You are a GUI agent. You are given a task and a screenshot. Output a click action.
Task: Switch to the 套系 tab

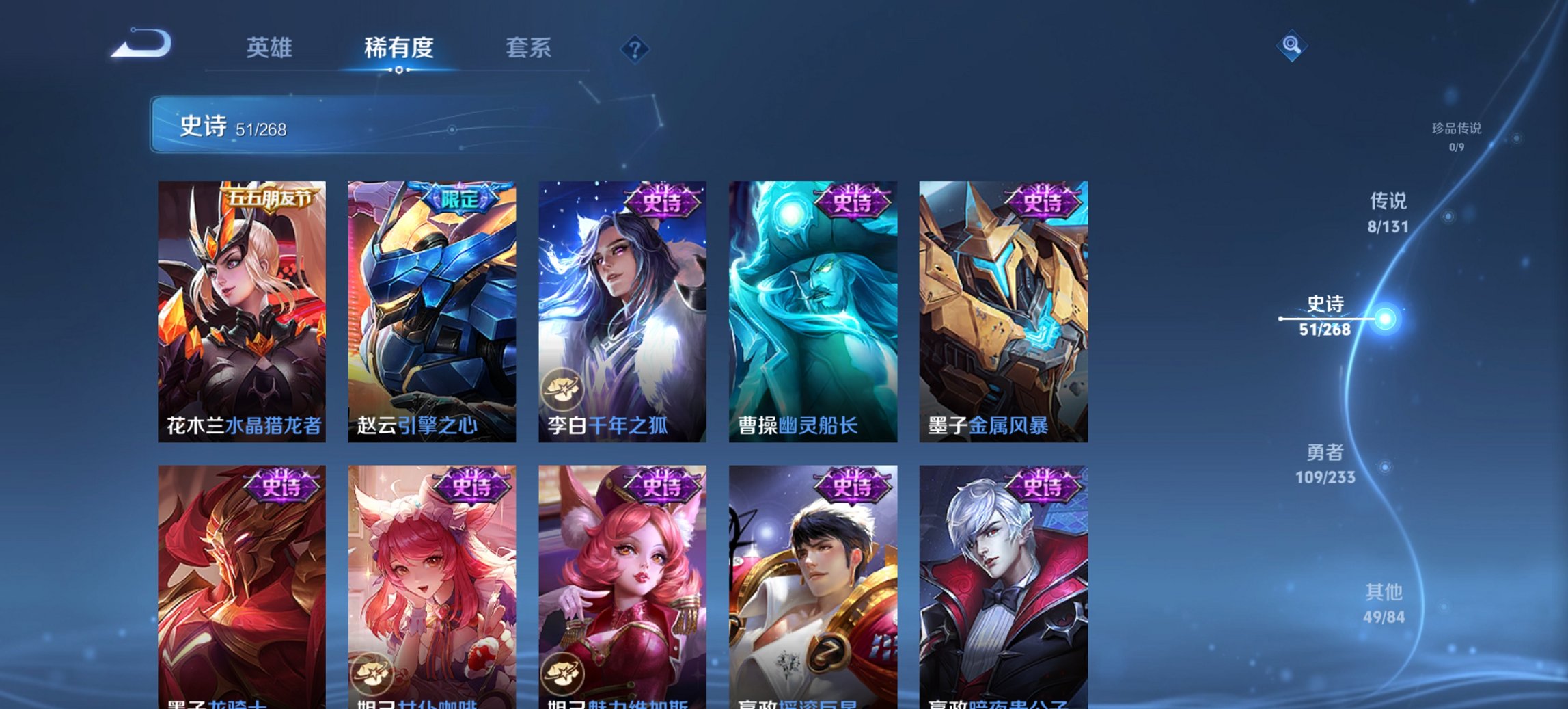point(528,48)
